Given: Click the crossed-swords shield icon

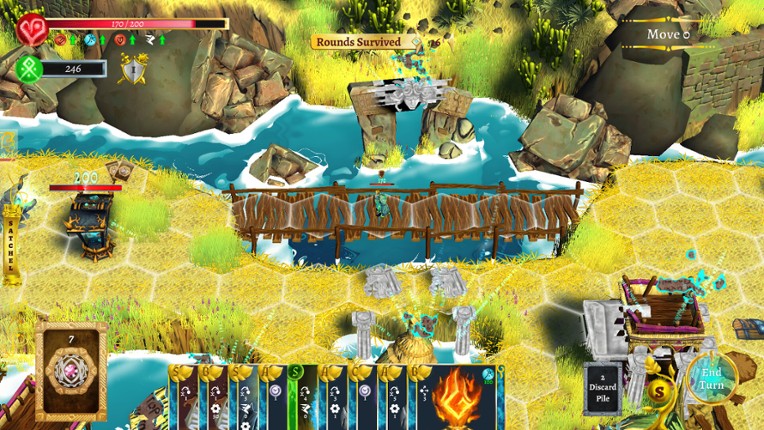Looking at the screenshot, I should [x=132, y=68].
